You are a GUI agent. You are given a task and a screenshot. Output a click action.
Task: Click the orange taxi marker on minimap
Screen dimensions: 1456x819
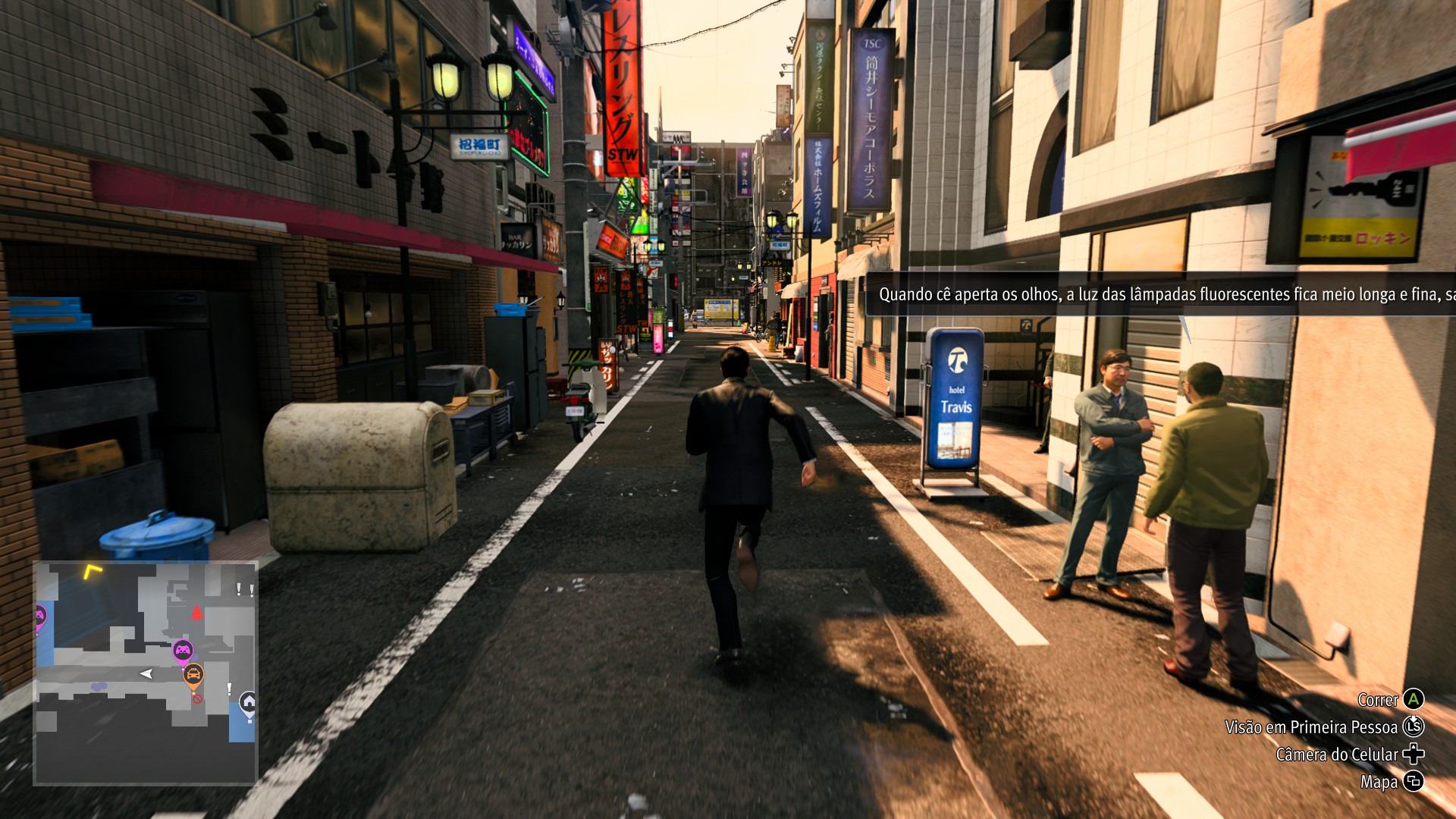[x=193, y=673]
